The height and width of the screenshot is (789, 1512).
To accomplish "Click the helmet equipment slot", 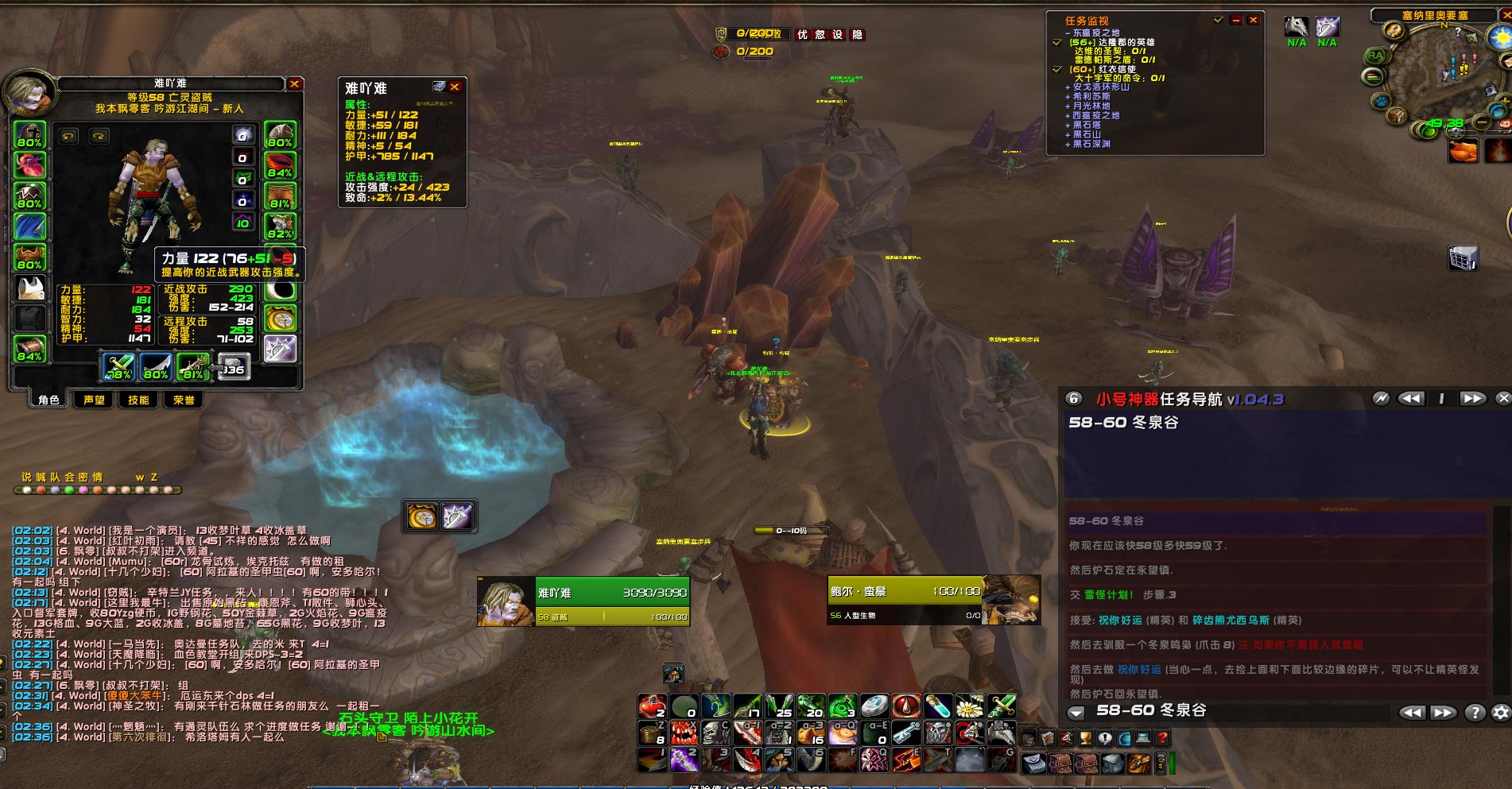I will pos(29,135).
